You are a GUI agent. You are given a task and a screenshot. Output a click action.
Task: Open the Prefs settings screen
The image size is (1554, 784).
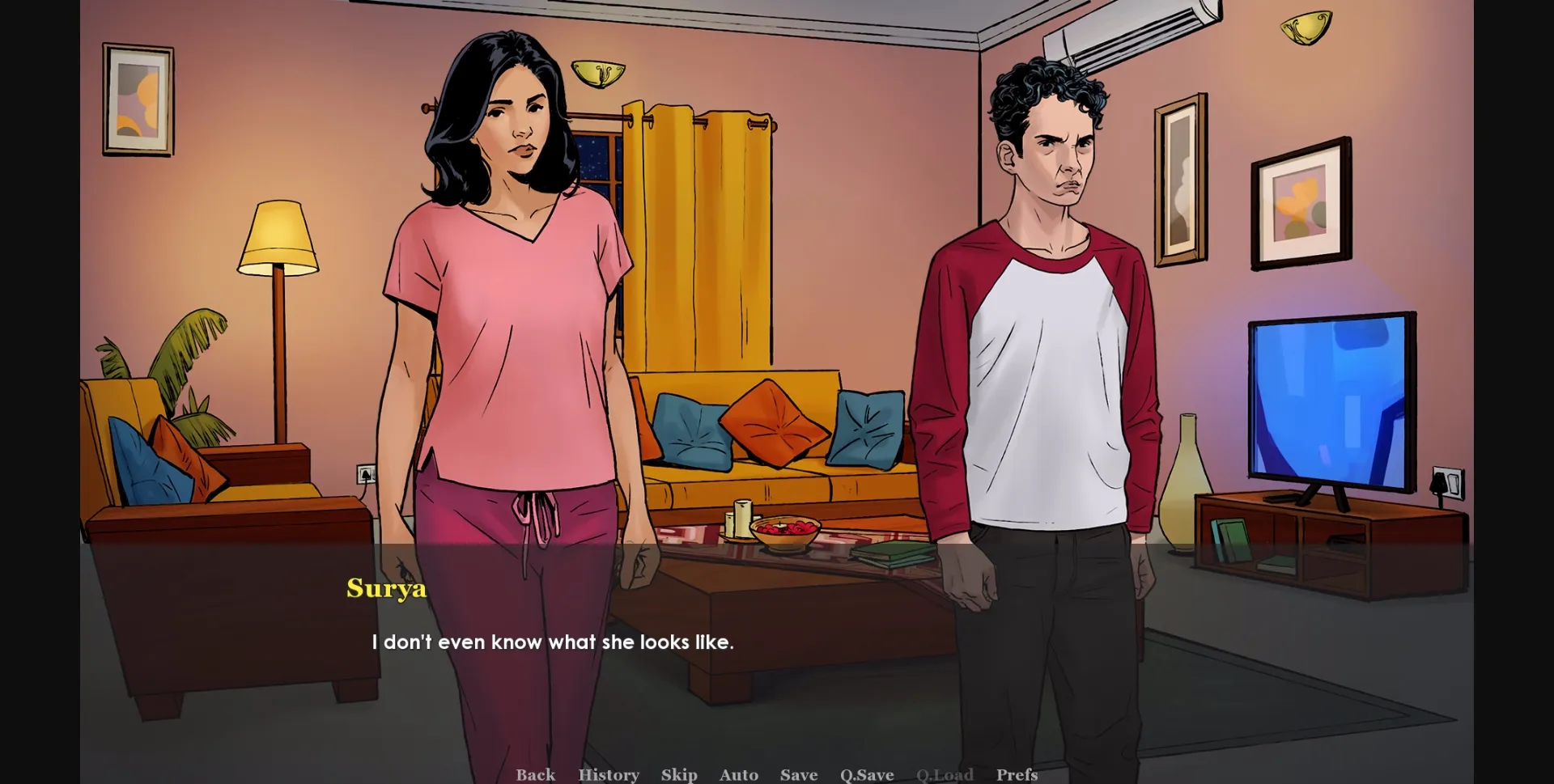1017,774
